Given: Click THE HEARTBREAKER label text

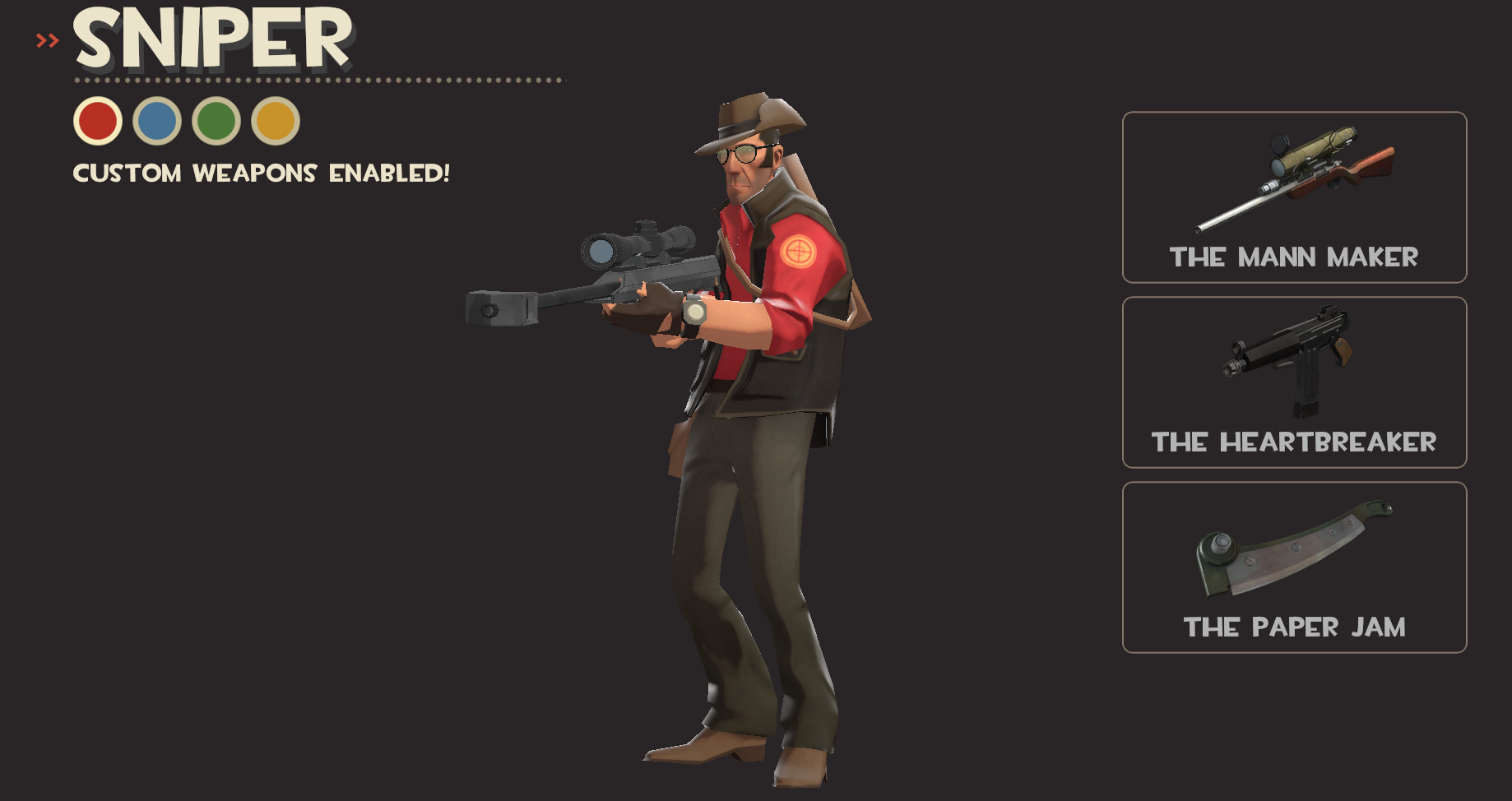Looking at the screenshot, I should coord(1293,442).
